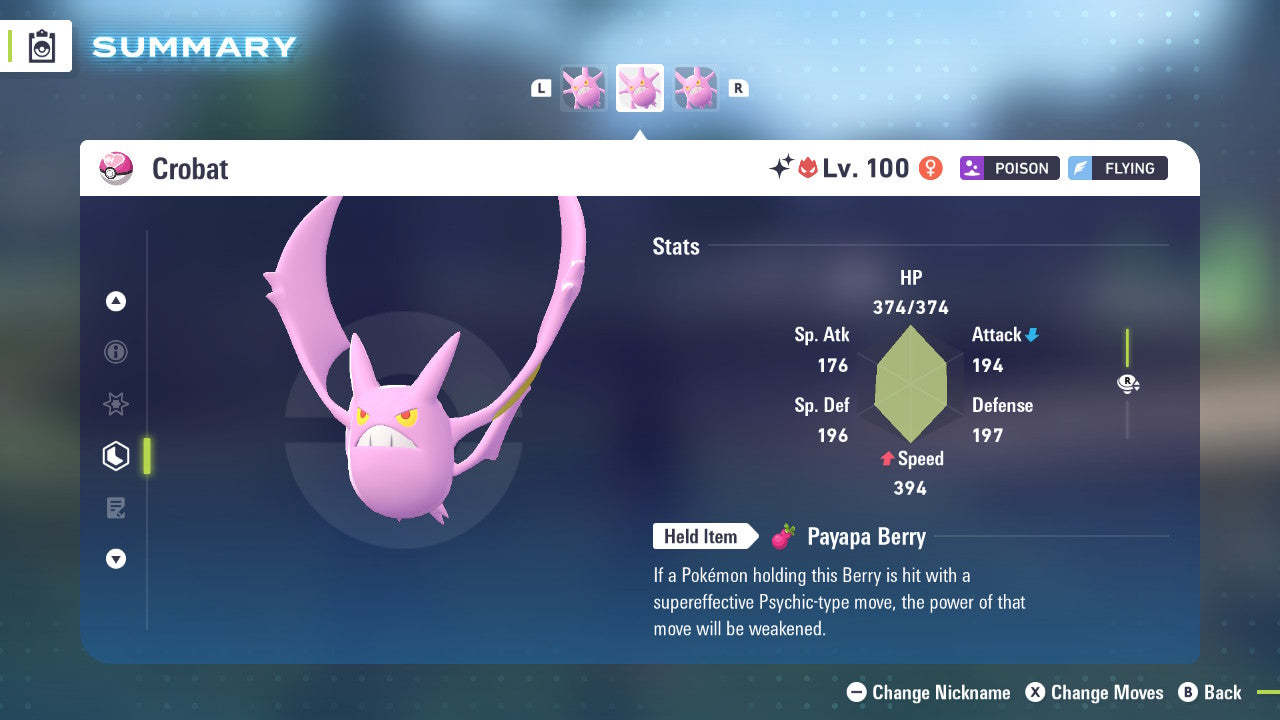Click the R stick scroll indicator icon

pyautogui.click(x=1128, y=383)
